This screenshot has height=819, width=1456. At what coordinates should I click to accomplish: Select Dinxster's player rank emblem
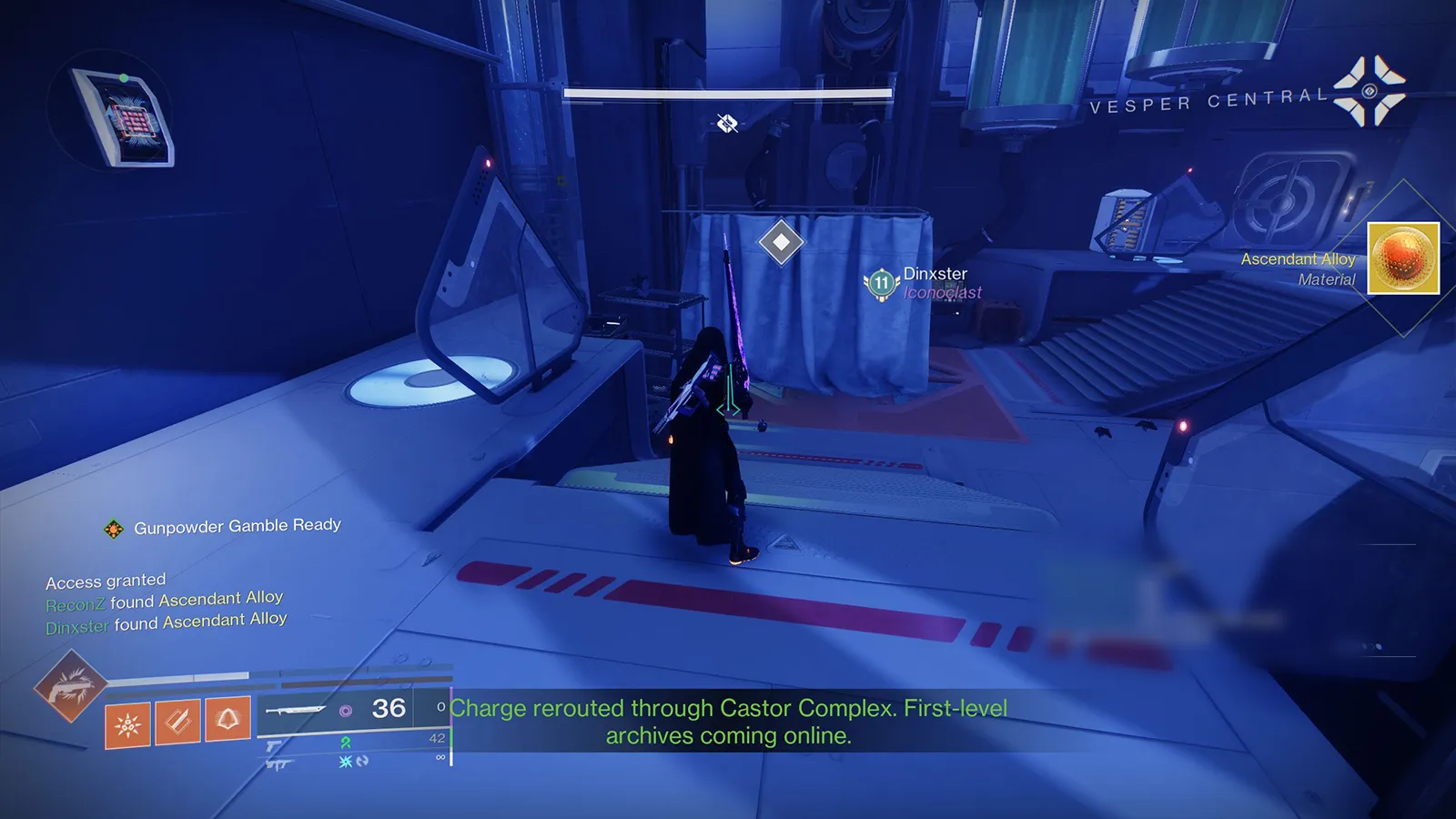click(x=881, y=283)
